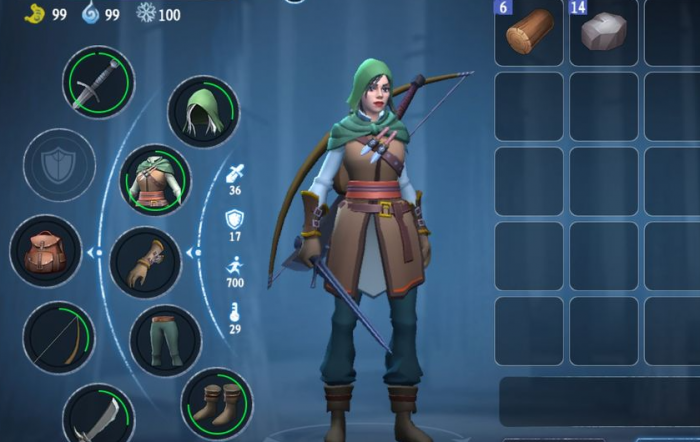Viewport: 700px width, 442px height.
Task: Pick the stone stack in inventory
Action: coord(604,34)
